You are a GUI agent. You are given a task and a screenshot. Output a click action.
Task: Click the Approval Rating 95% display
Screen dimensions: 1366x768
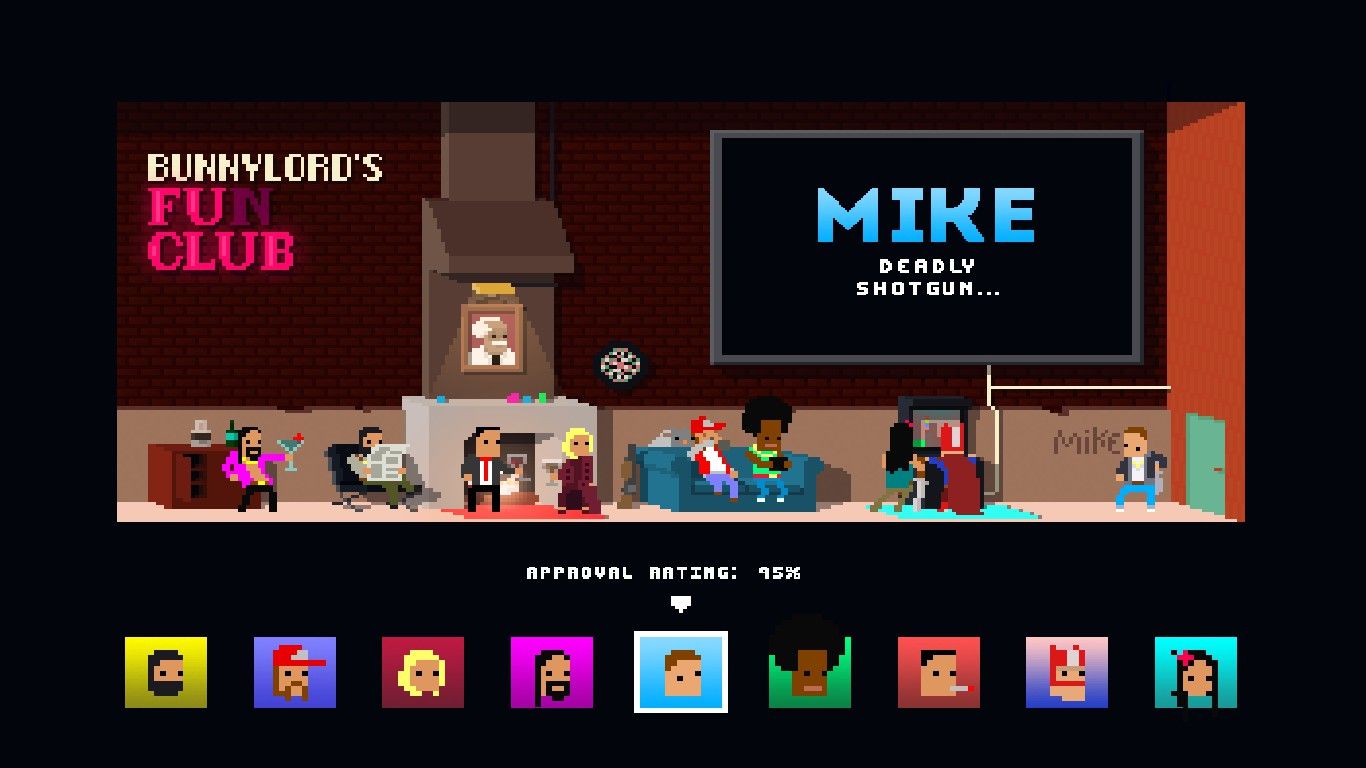coord(664,572)
